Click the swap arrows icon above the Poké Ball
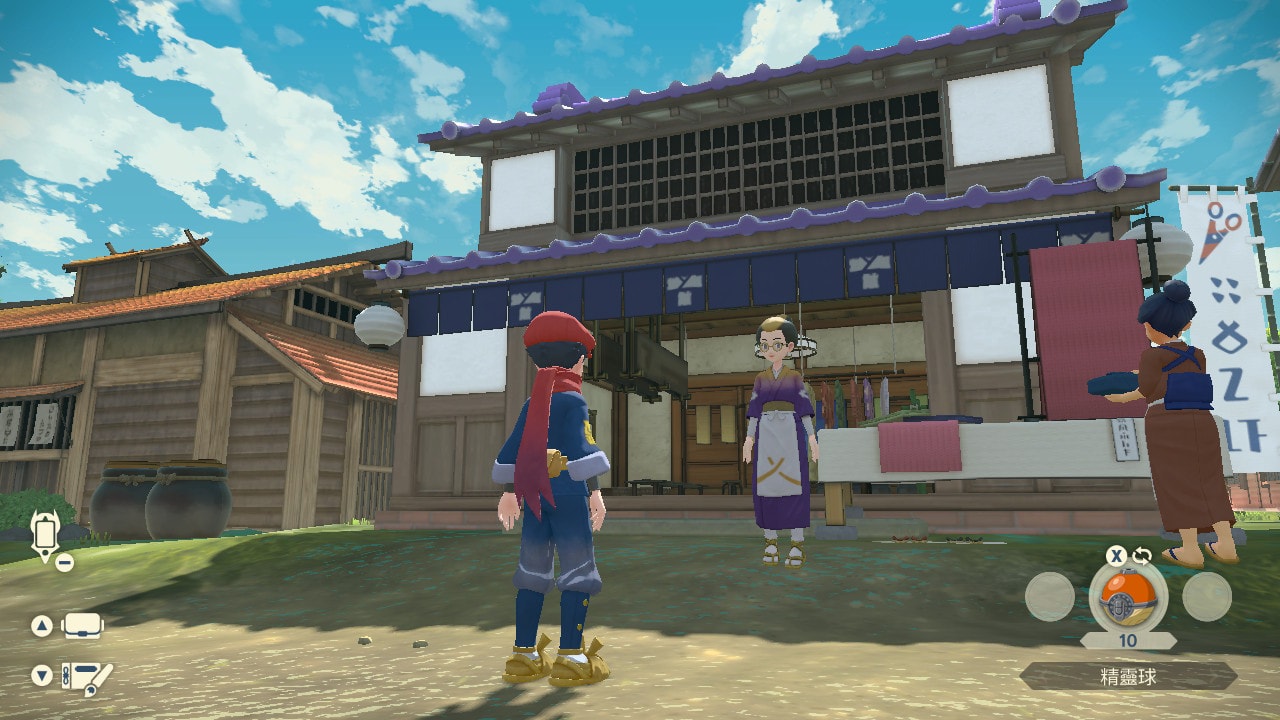This screenshot has height=720, width=1280. tap(1141, 556)
